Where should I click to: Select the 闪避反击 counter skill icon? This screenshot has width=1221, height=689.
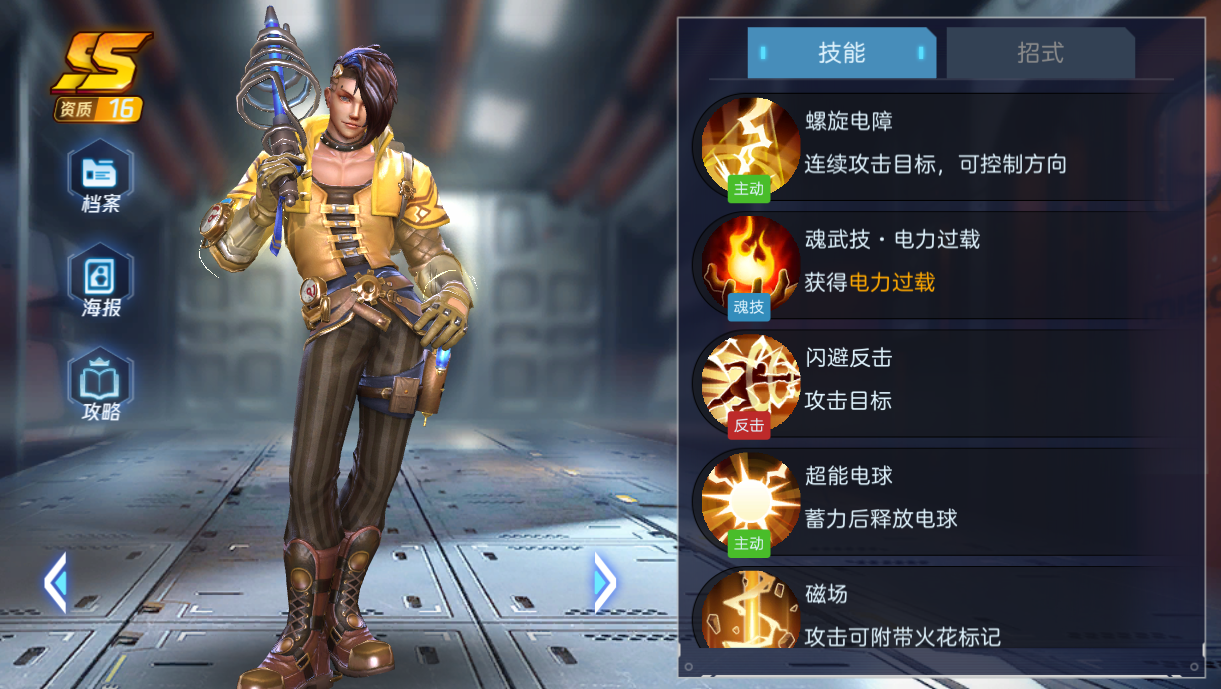coord(749,381)
